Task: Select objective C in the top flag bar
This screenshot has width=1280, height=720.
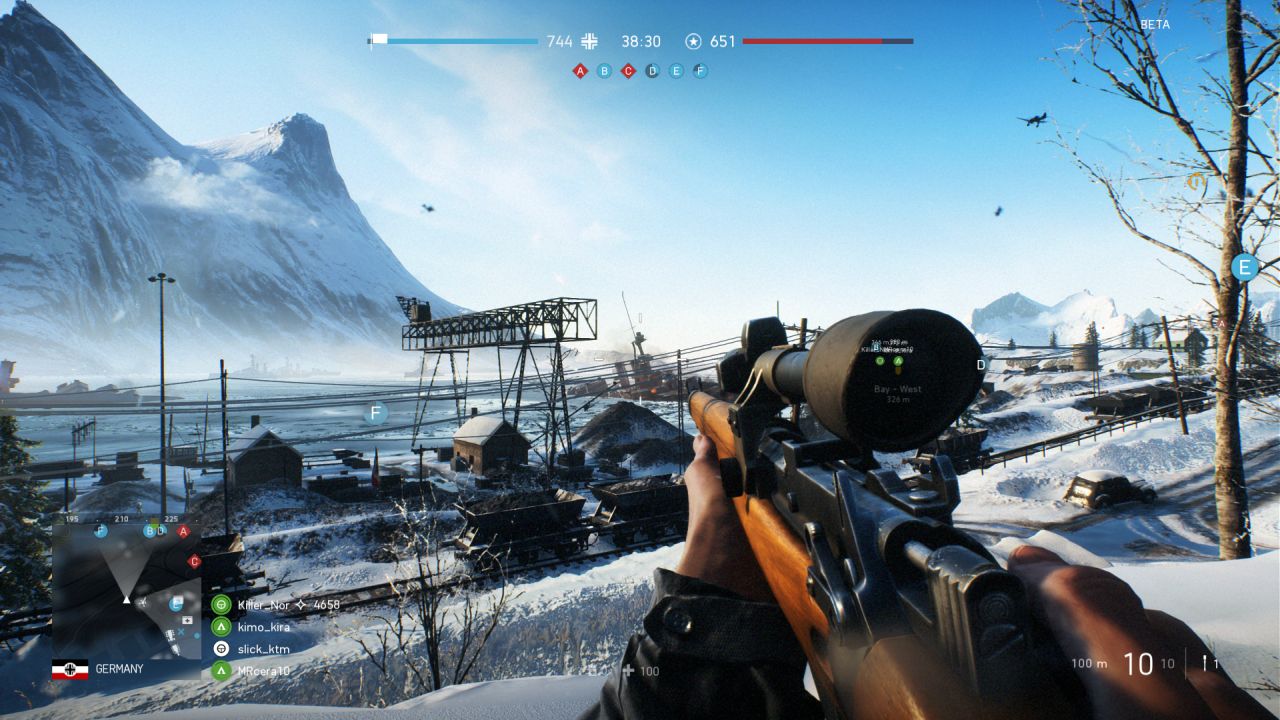Action: pyautogui.click(x=628, y=71)
